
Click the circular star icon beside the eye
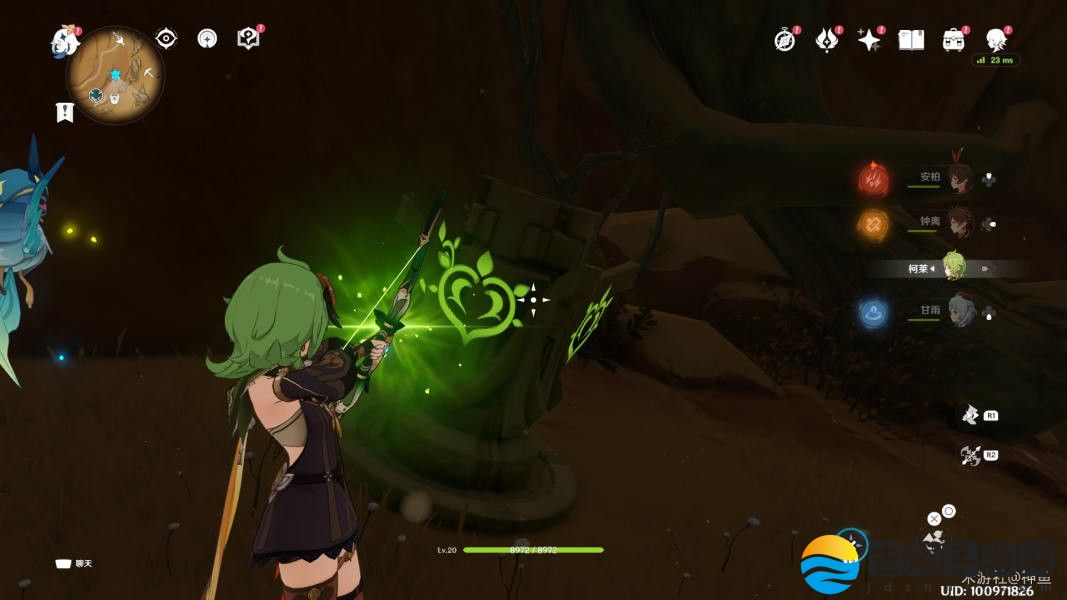(207, 39)
